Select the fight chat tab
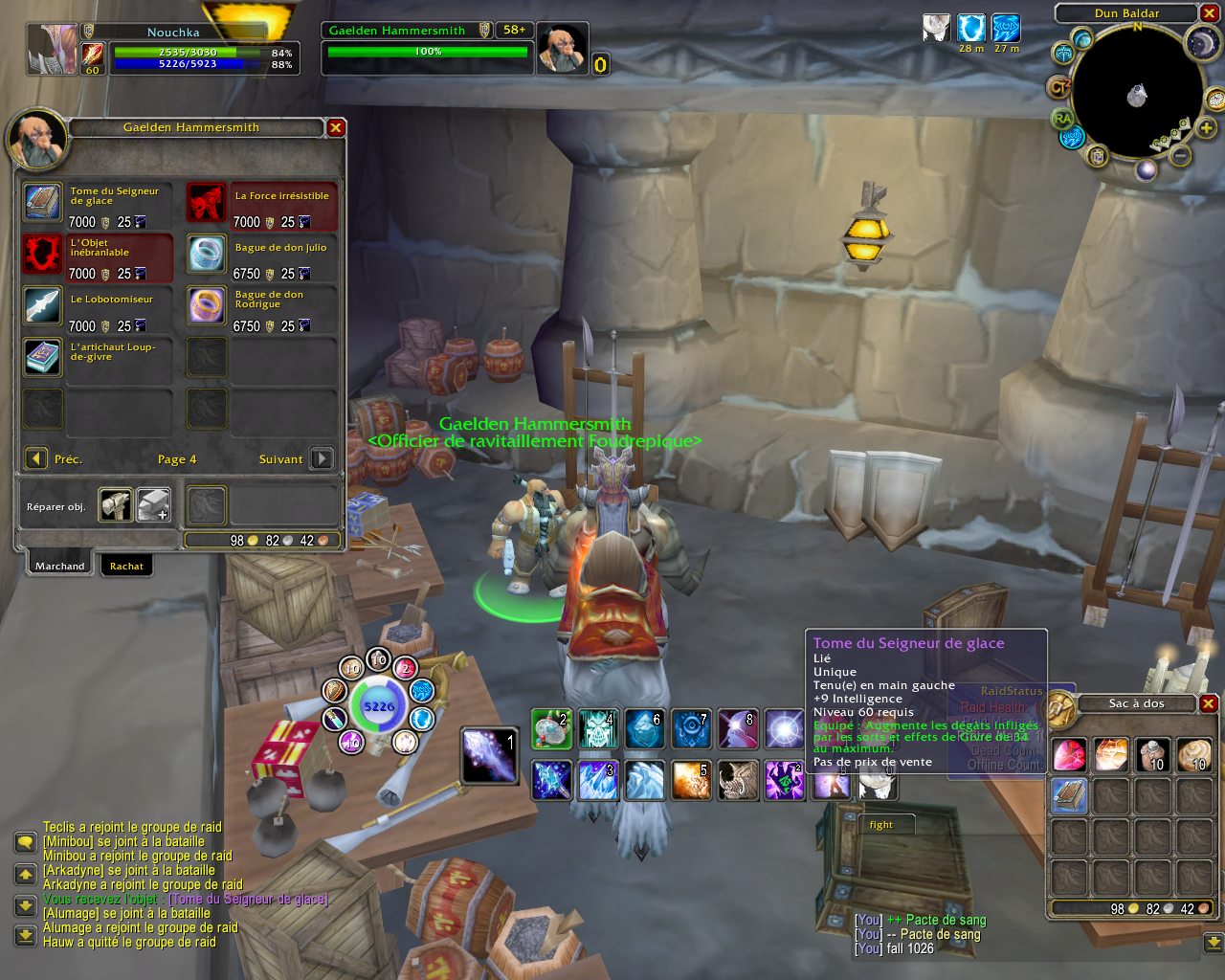 point(880,824)
